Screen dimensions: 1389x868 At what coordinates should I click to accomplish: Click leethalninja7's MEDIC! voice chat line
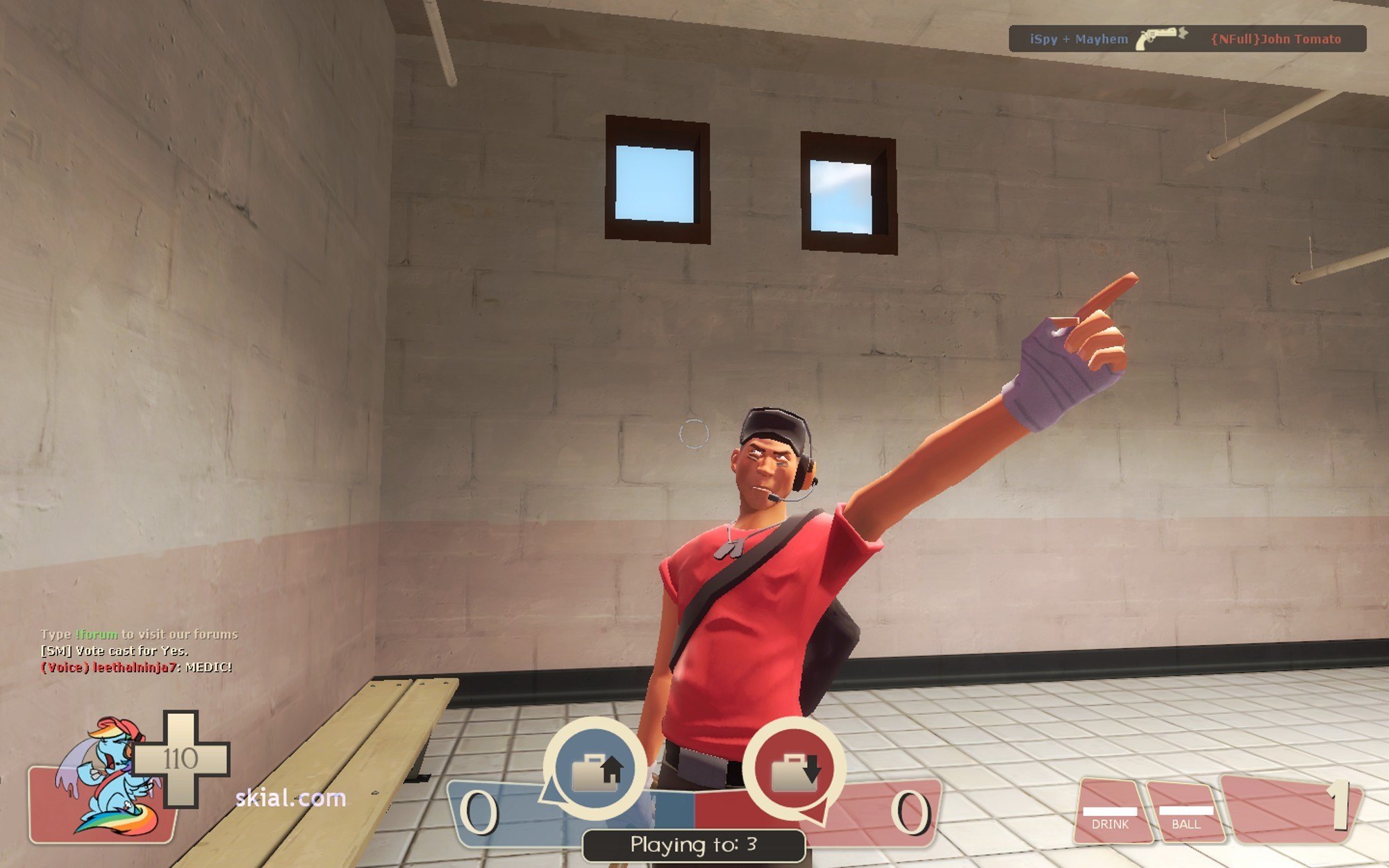(137, 667)
